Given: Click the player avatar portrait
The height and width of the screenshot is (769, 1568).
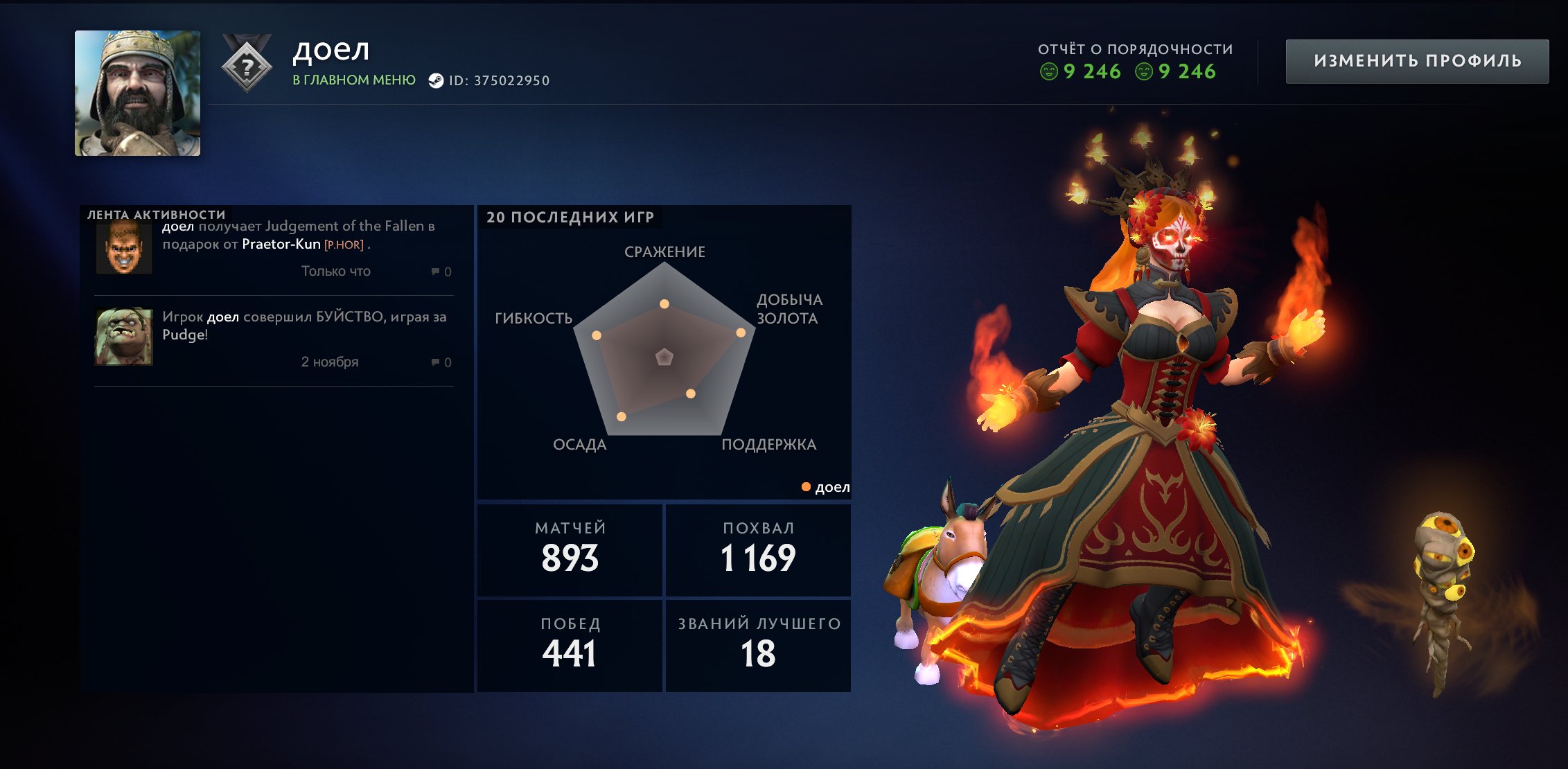Looking at the screenshot, I should pyautogui.click(x=138, y=92).
